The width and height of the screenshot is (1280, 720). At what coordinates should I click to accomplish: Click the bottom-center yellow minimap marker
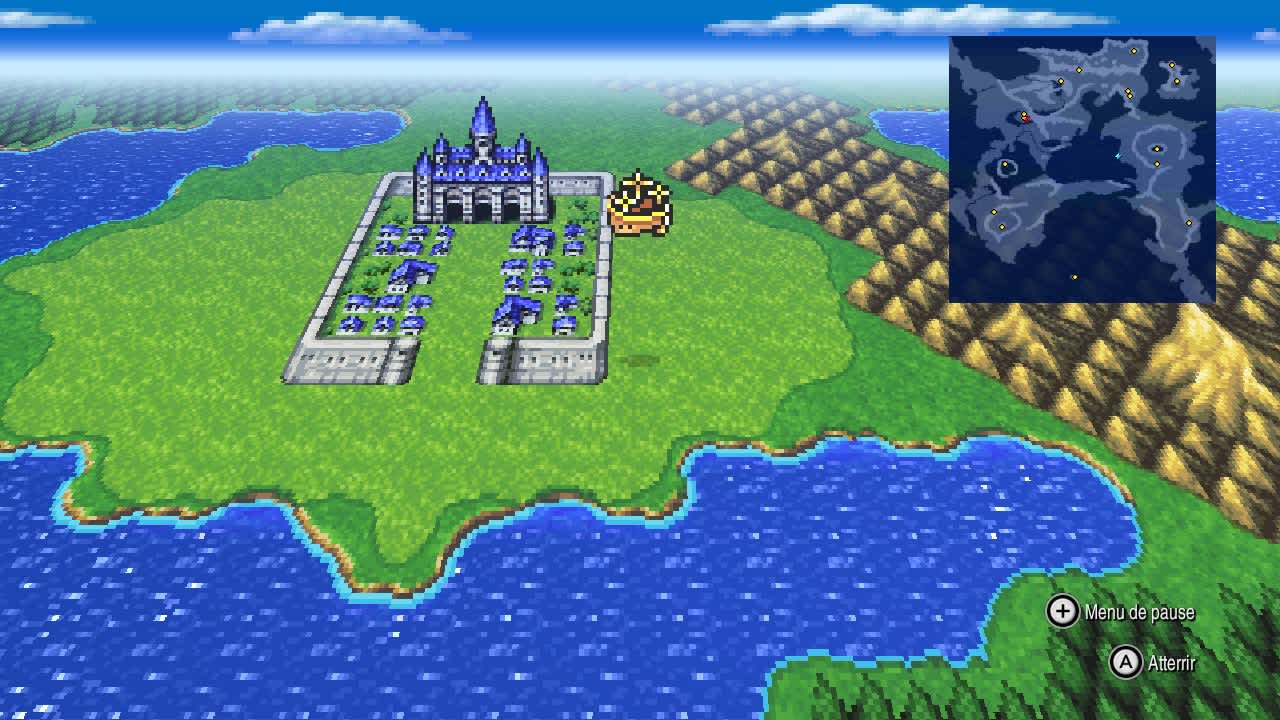(1074, 277)
